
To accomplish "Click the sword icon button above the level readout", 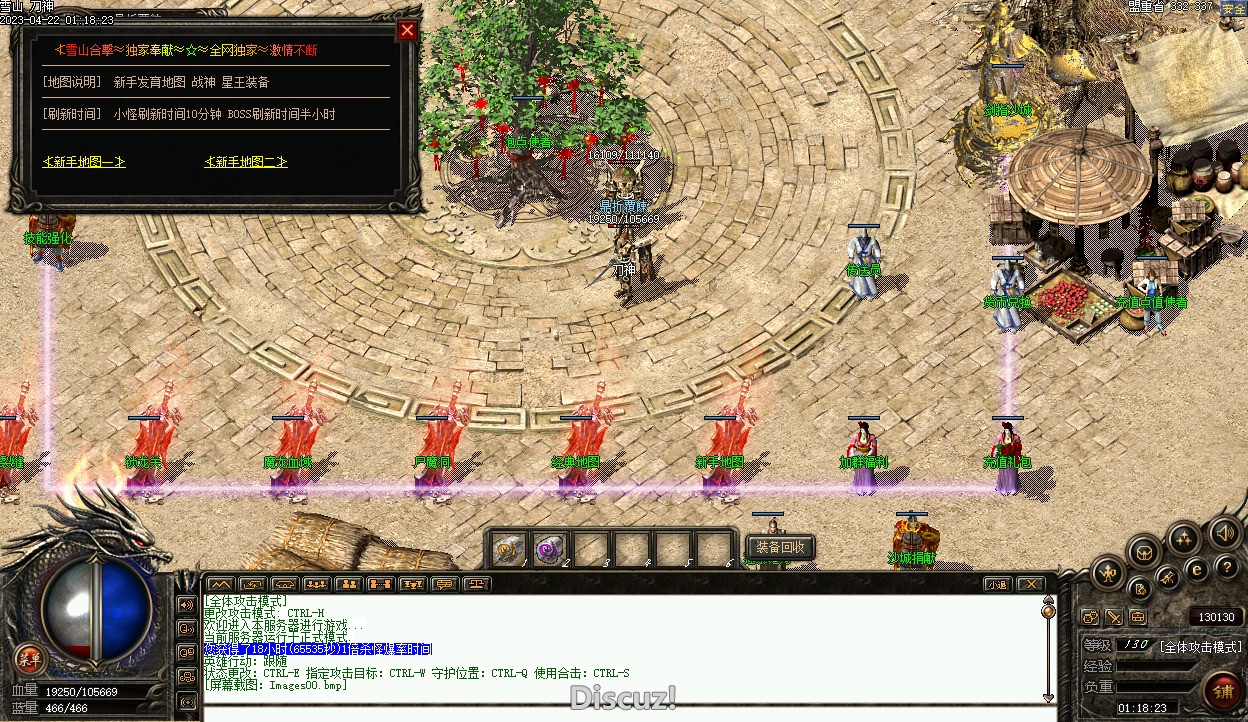I will tap(1113, 618).
